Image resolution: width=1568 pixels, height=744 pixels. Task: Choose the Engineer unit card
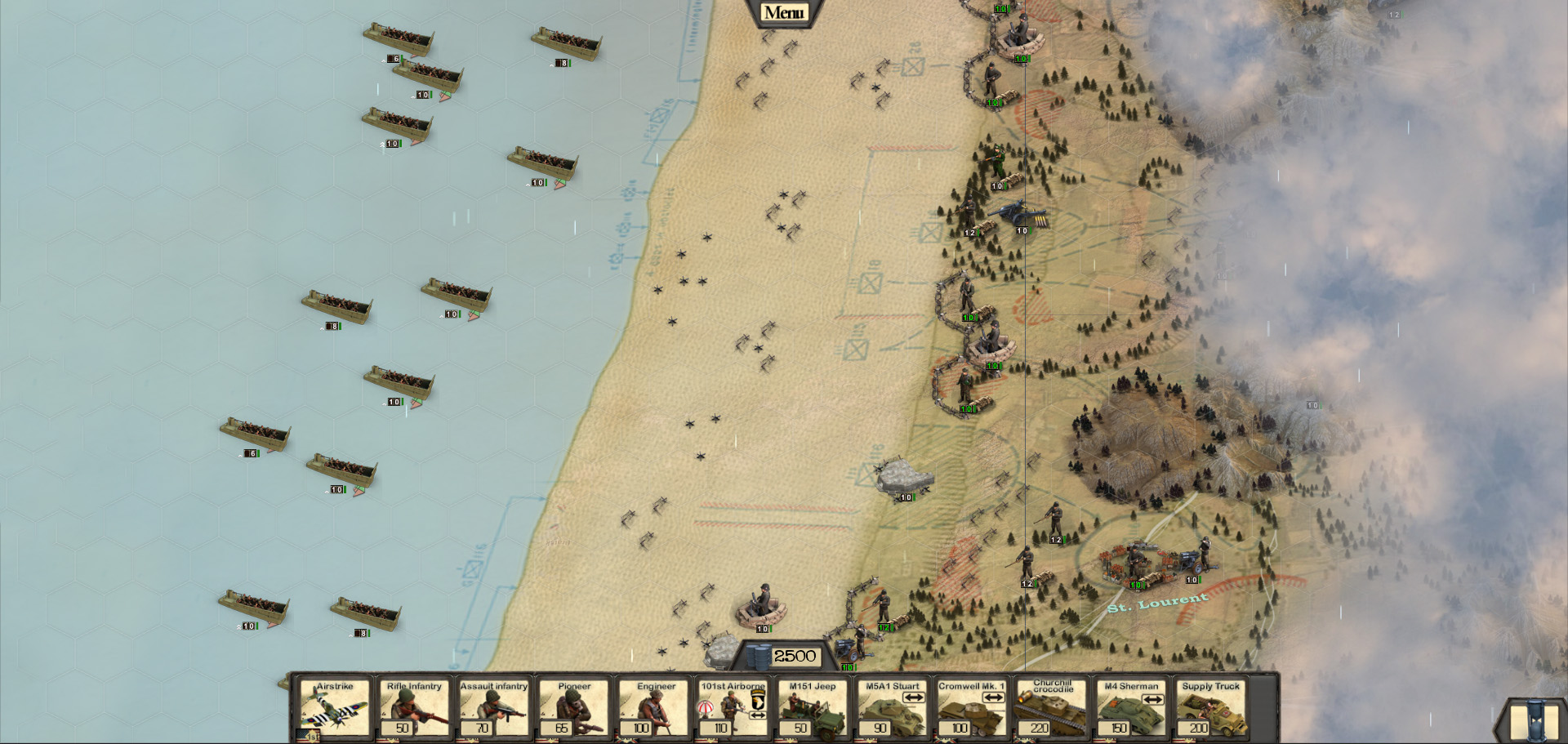pyautogui.click(x=653, y=709)
